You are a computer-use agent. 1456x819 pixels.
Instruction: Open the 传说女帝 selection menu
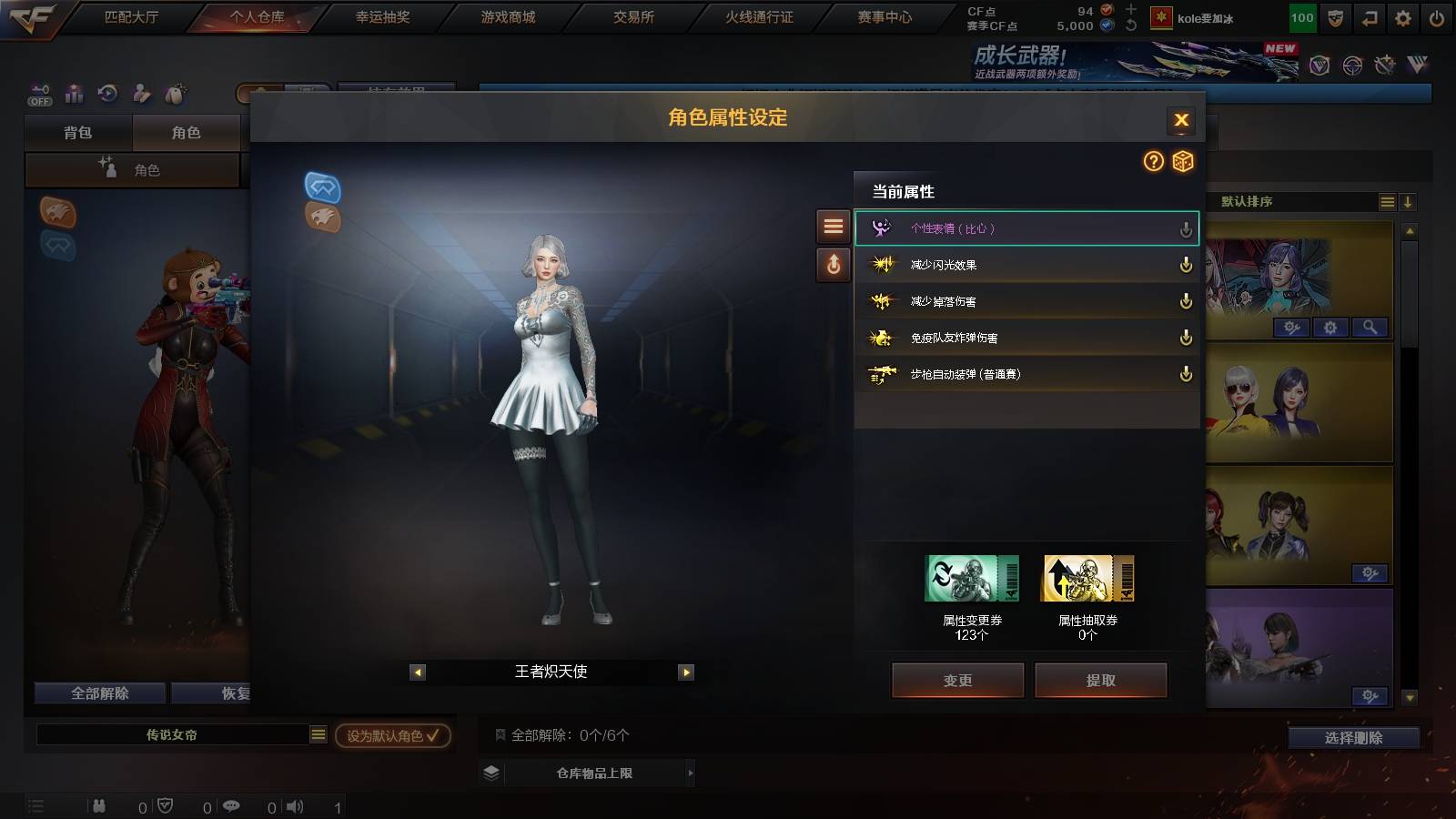318,733
